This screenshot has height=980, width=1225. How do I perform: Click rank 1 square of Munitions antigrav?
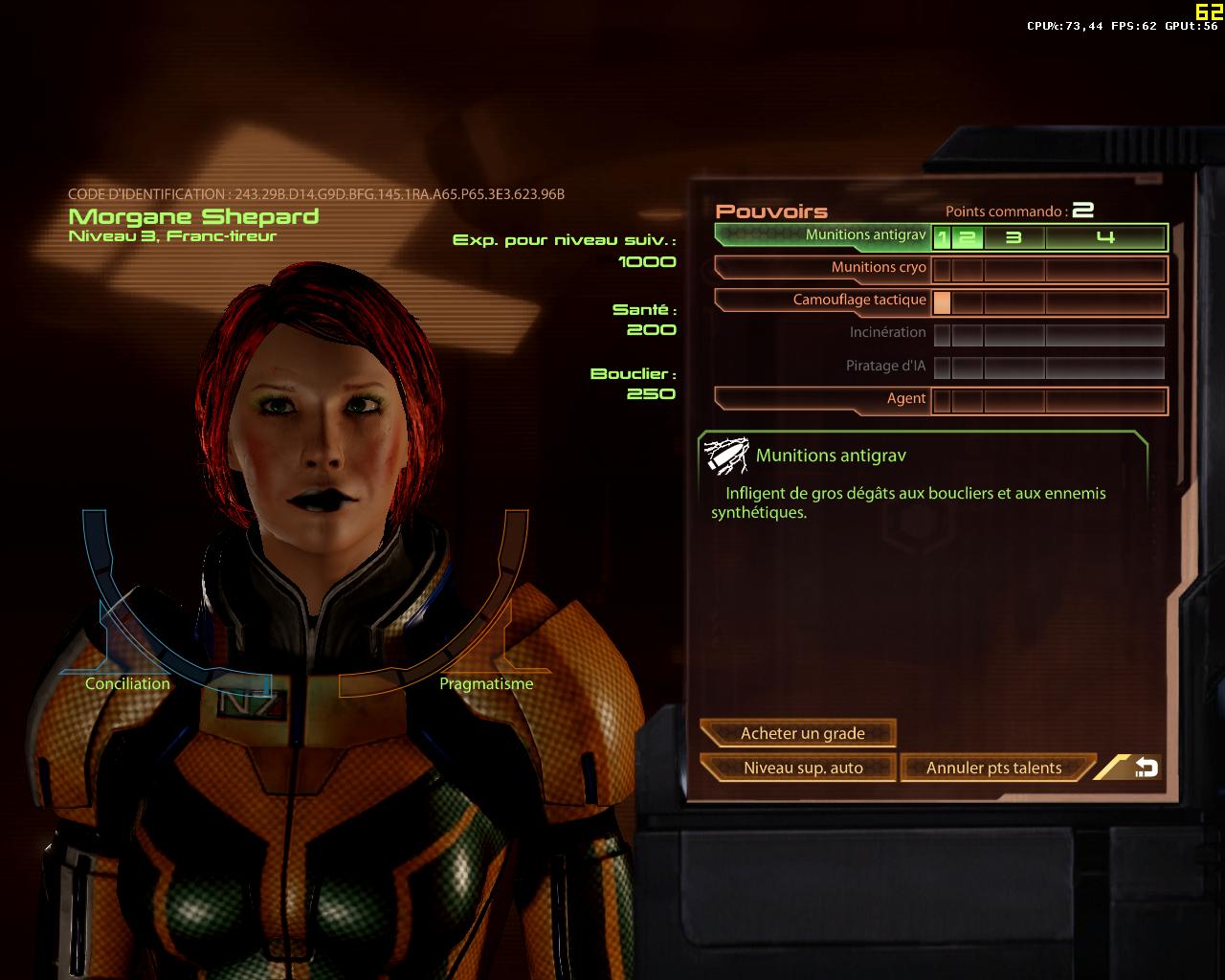click(943, 237)
